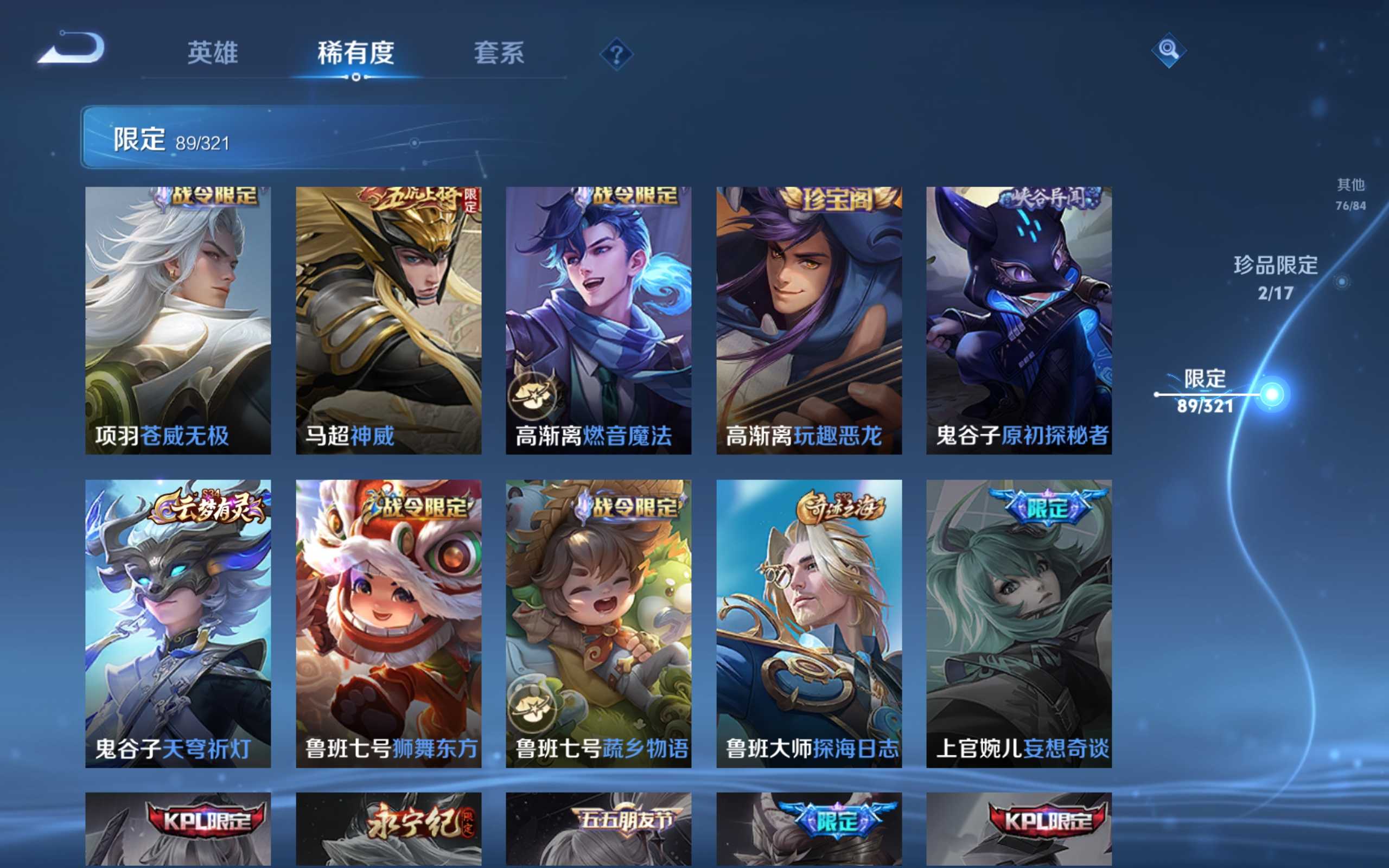The image size is (1389, 868).
Task: Select the 限定 89/321 rarity marker
Action: pyautogui.click(x=1205, y=392)
